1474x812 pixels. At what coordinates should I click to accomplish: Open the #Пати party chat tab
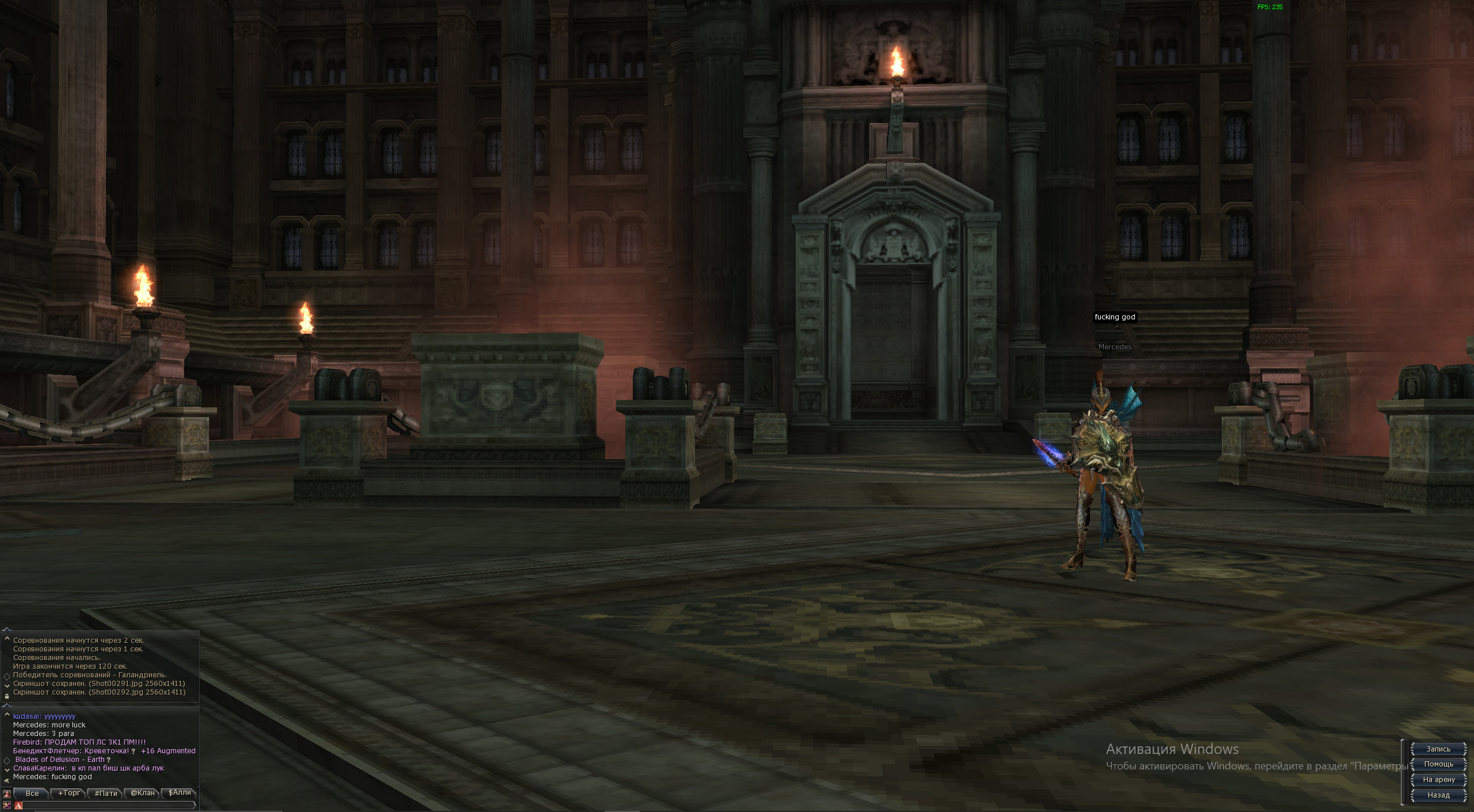pos(106,793)
